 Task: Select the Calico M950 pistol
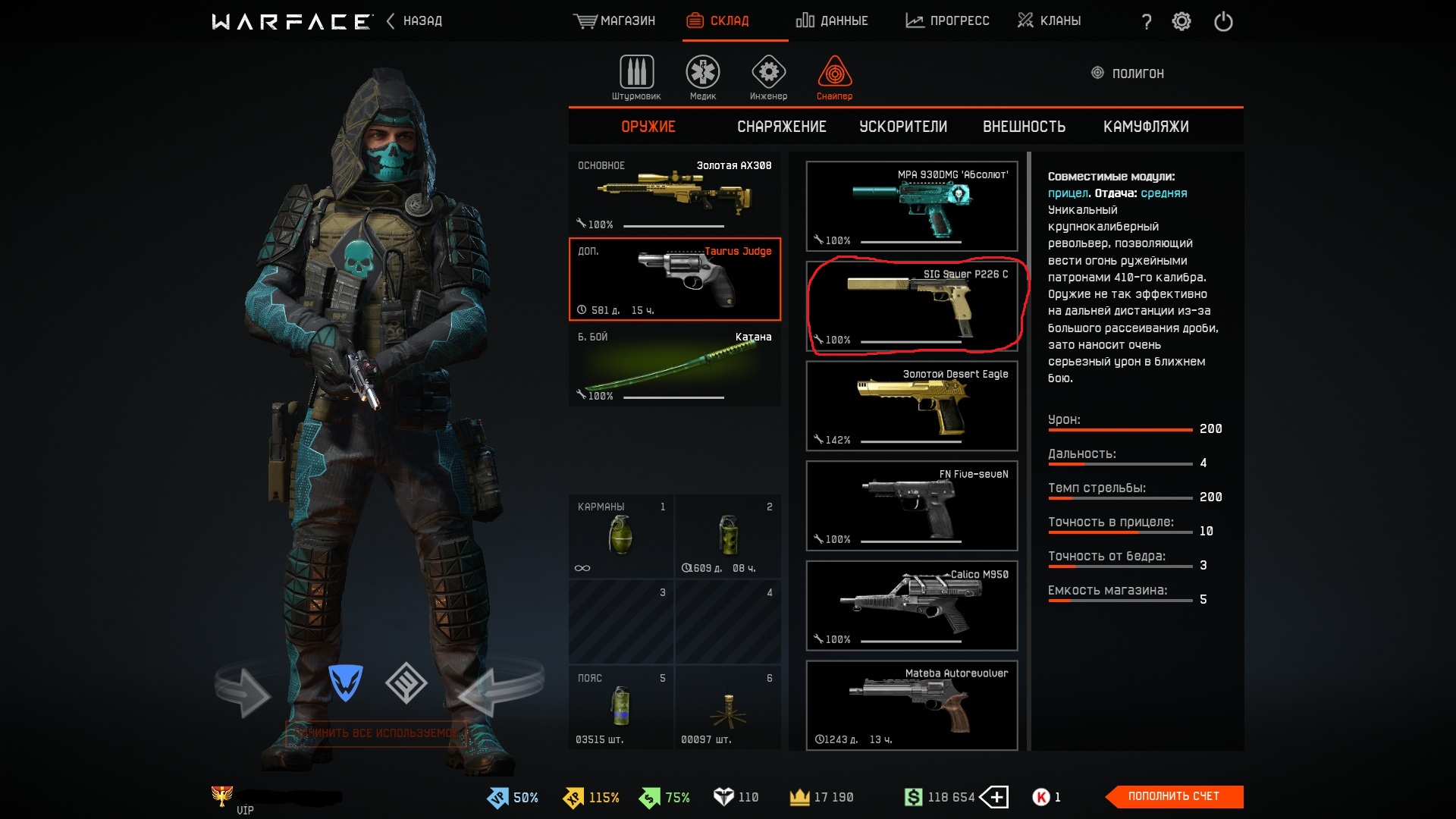click(x=912, y=605)
